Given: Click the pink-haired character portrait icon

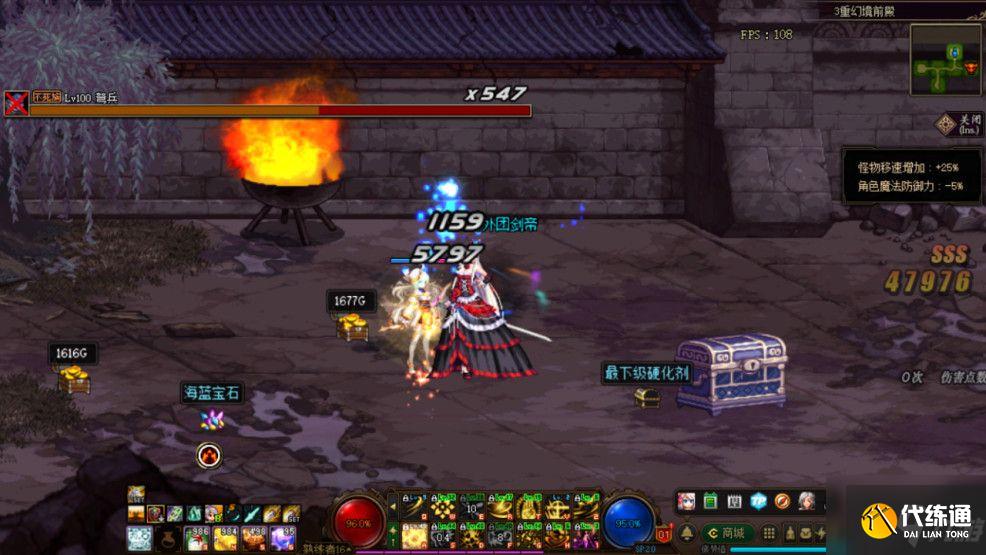Looking at the screenshot, I should [x=686, y=501].
